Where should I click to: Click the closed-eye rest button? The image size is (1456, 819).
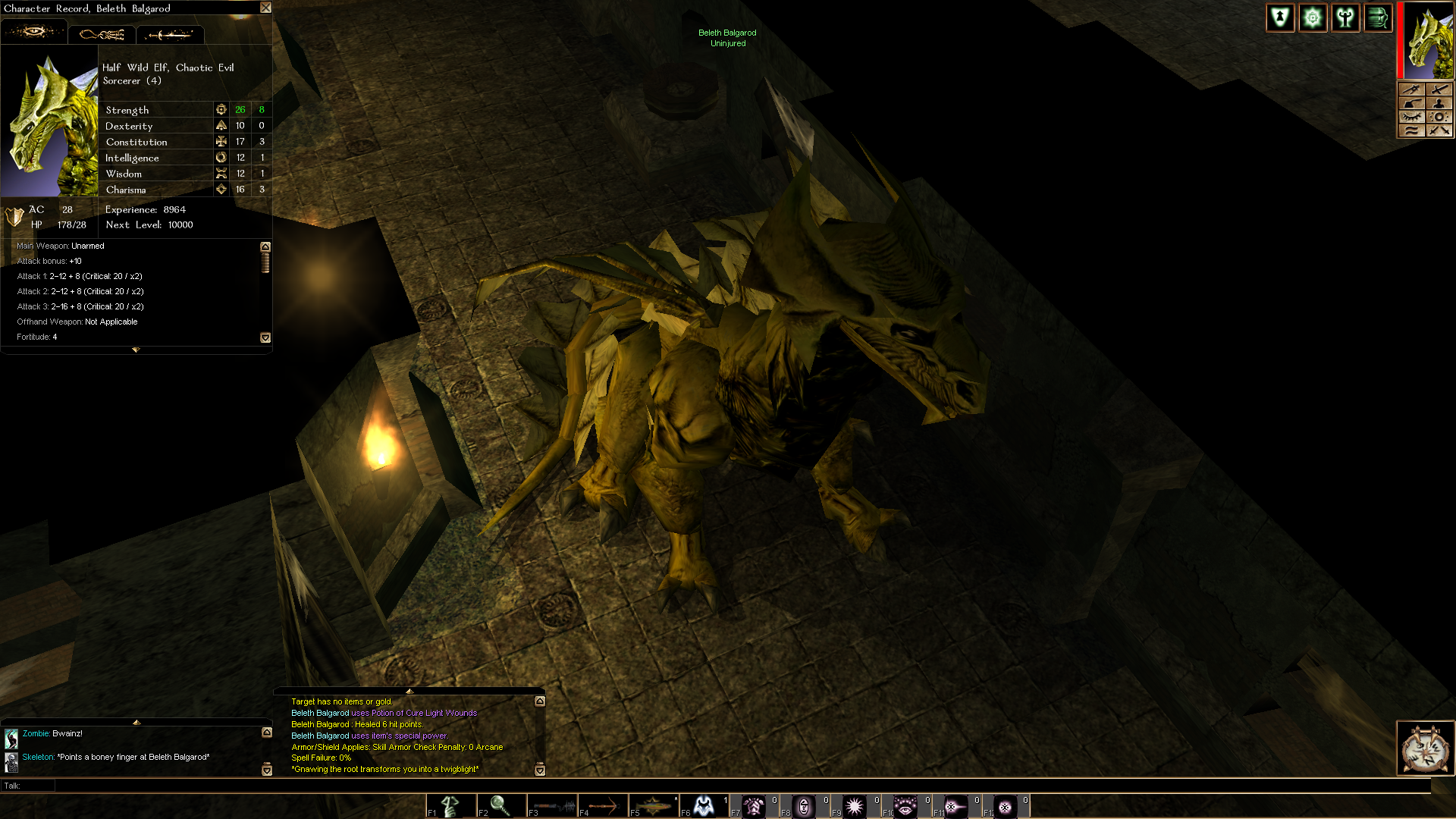[1411, 117]
